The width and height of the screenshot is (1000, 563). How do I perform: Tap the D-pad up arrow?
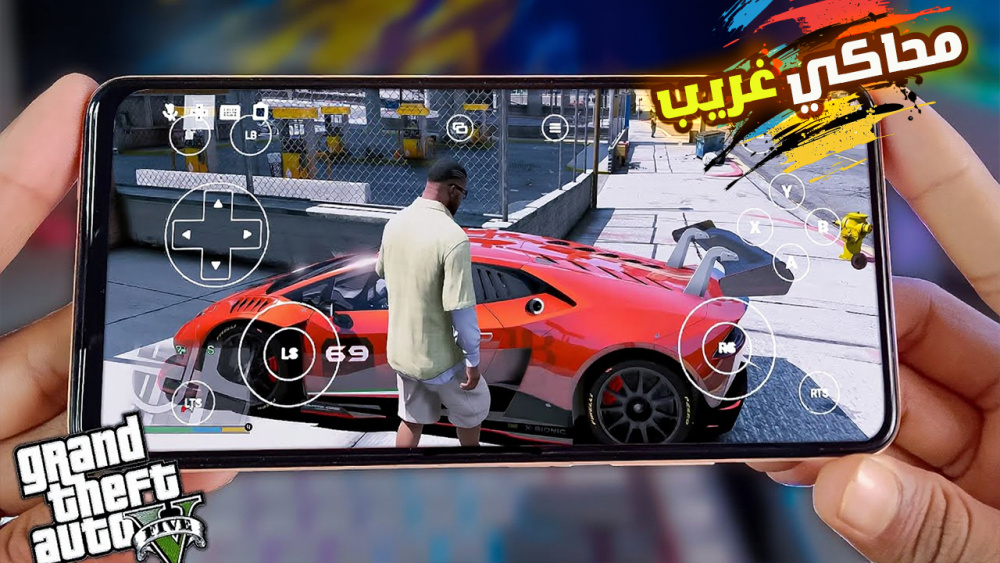[x=215, y=205]
